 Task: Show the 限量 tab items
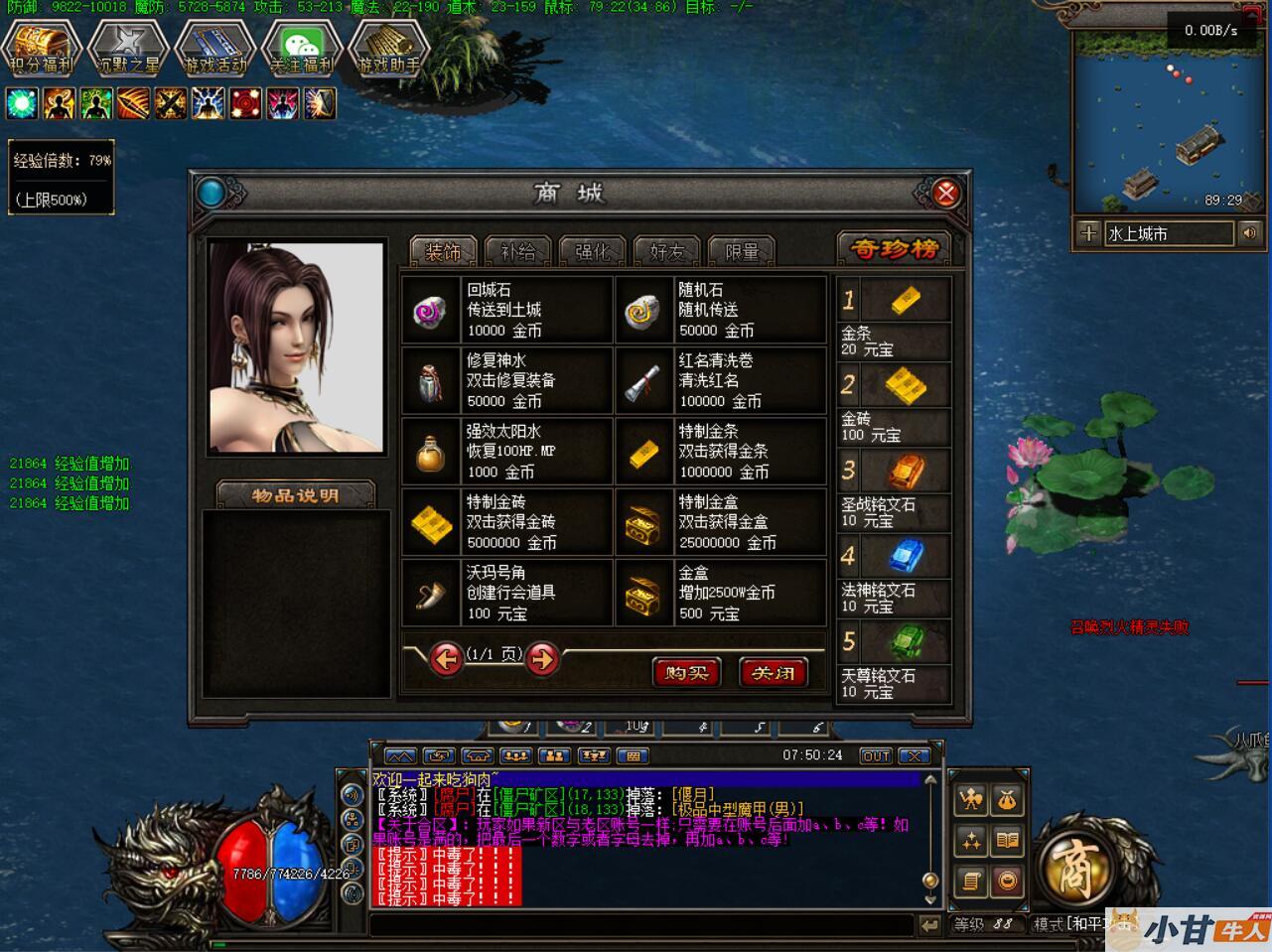(741, 252)
